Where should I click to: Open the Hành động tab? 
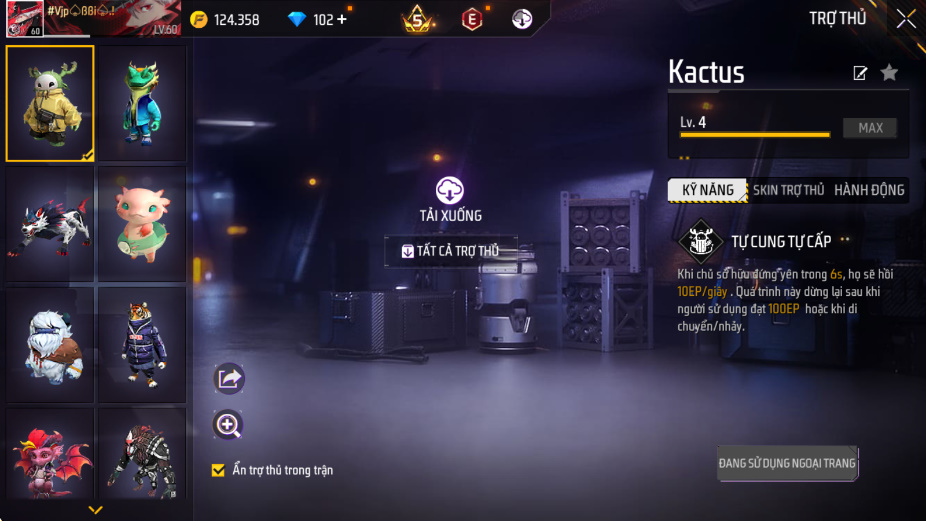coord(868,190)
